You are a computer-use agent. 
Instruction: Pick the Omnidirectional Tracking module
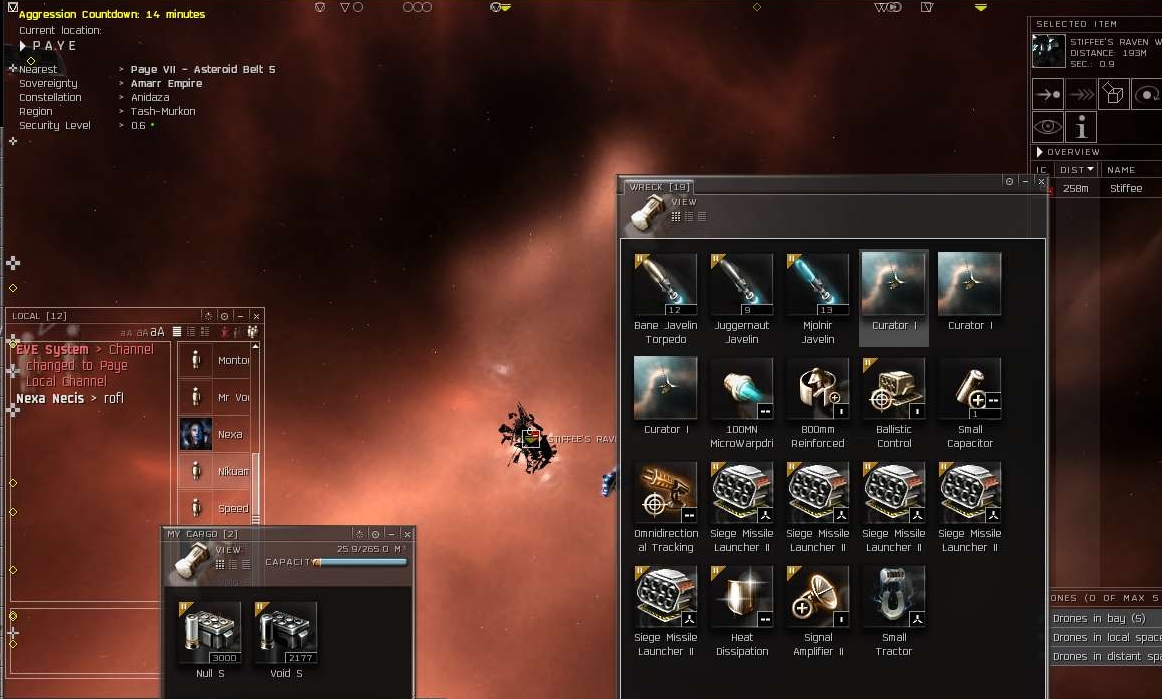665,494
